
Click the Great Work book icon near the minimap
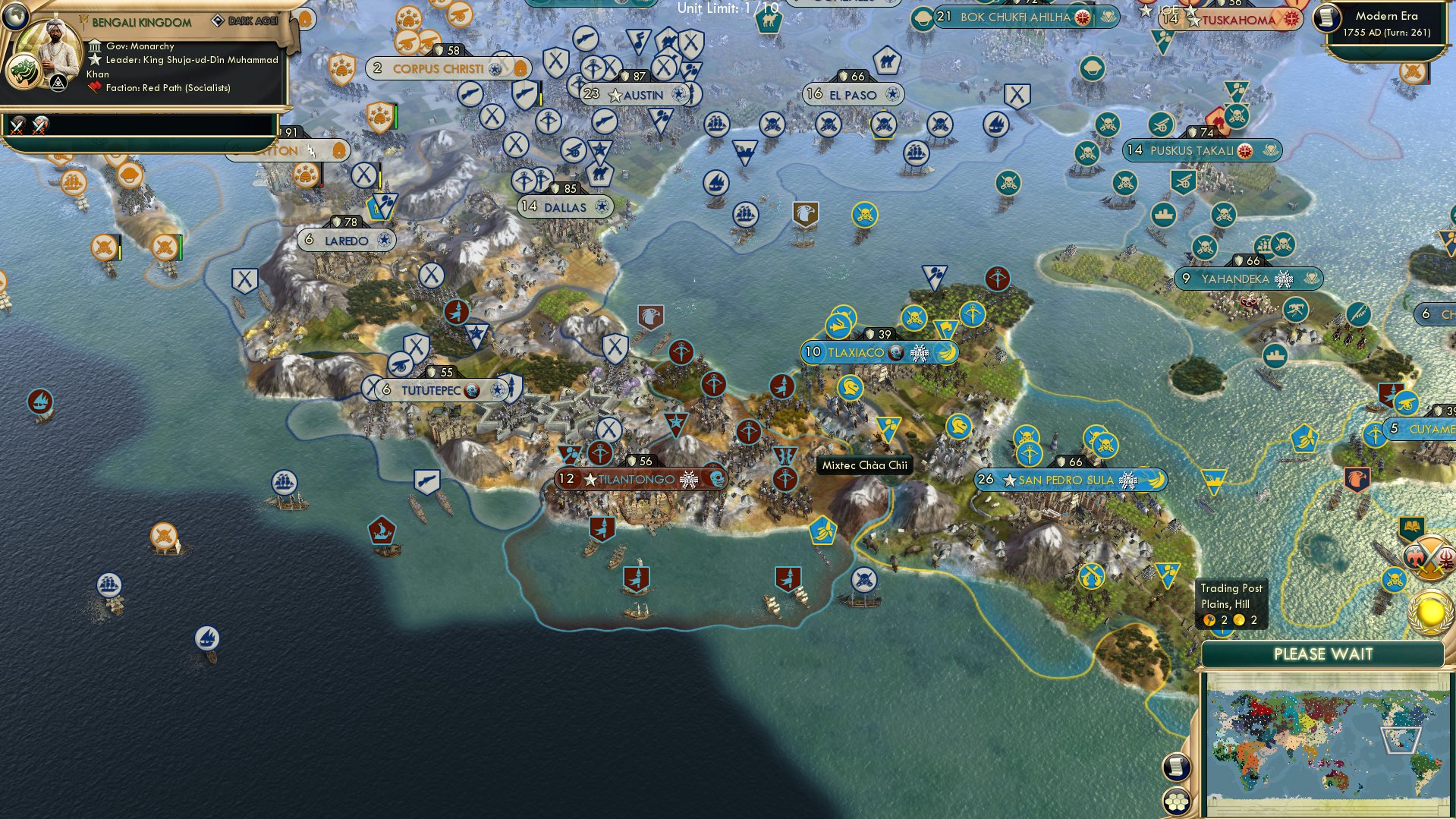click(x=1411, y=527)
